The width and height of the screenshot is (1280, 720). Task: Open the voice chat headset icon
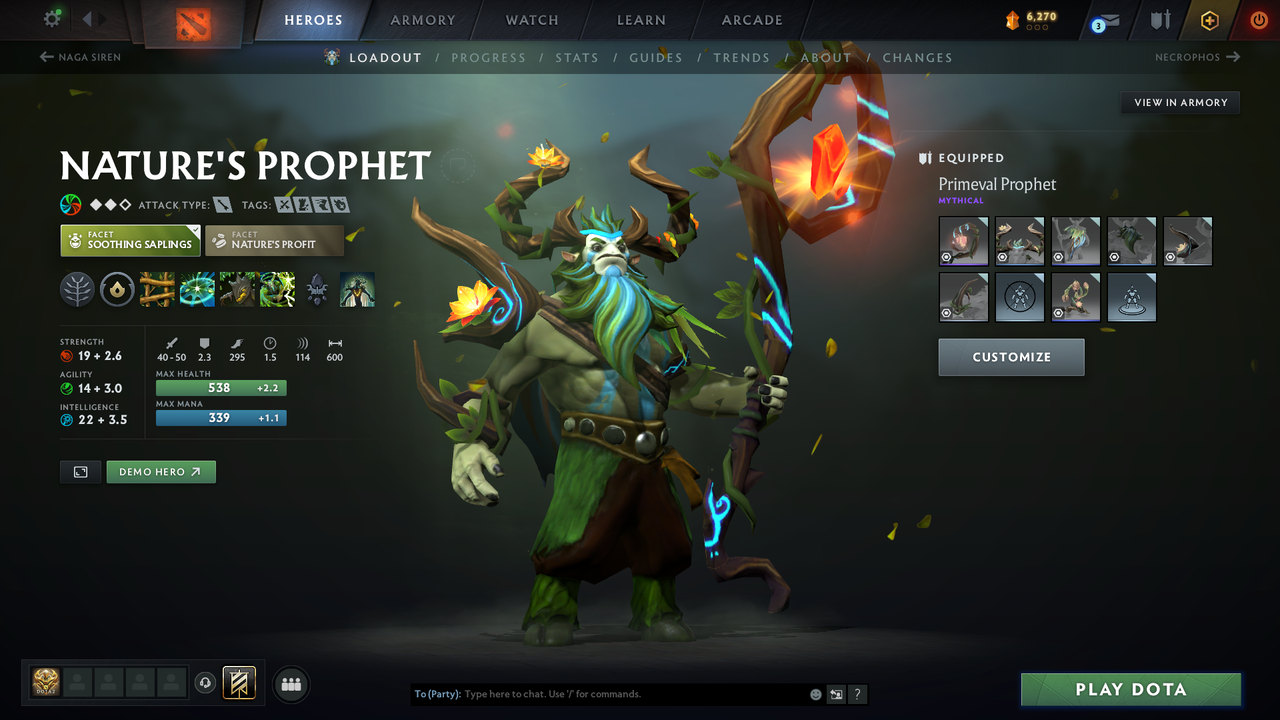(x=207, y=684)
